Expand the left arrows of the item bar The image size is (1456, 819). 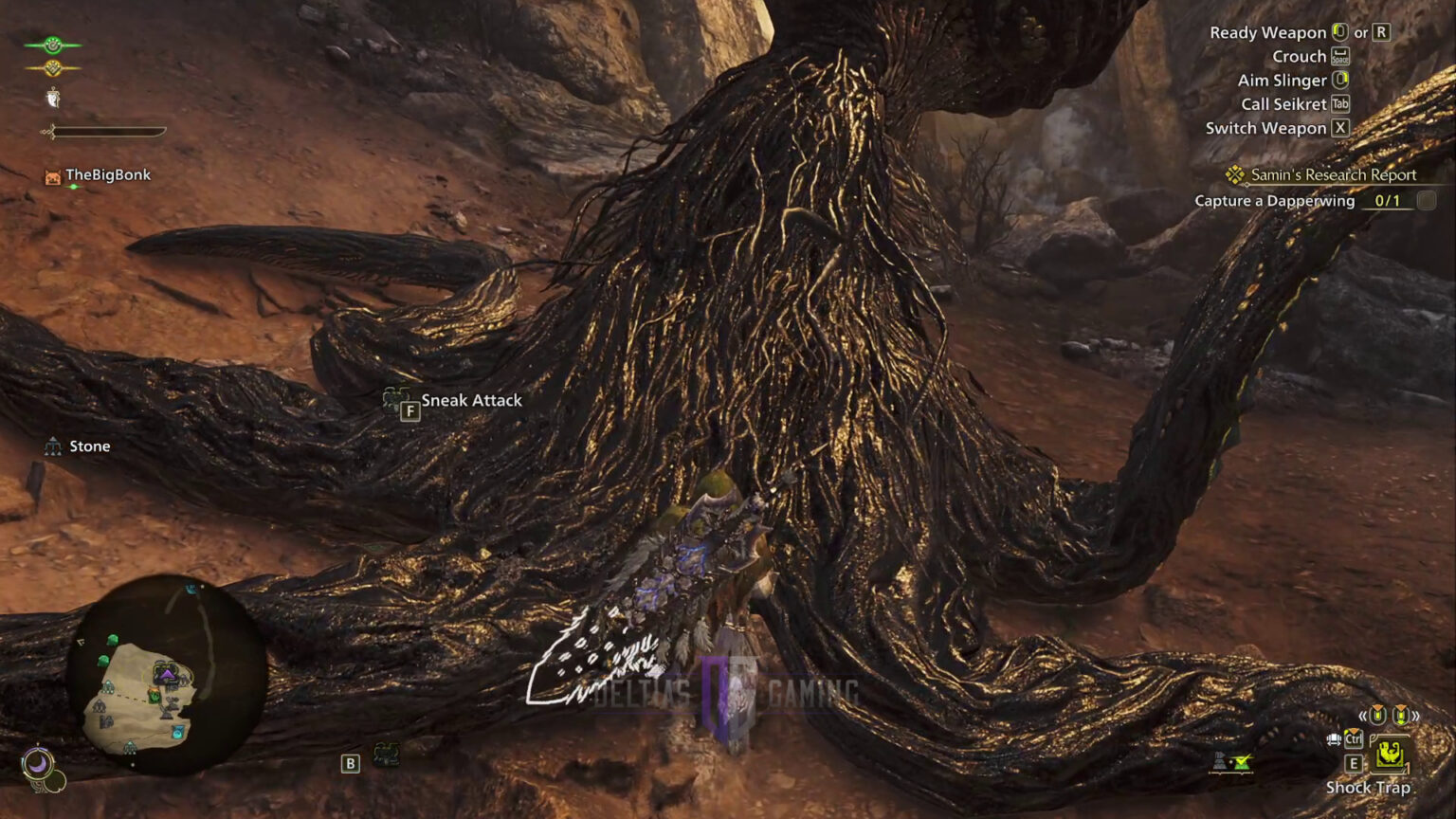pyautogui.click(x=1362, y=715)
